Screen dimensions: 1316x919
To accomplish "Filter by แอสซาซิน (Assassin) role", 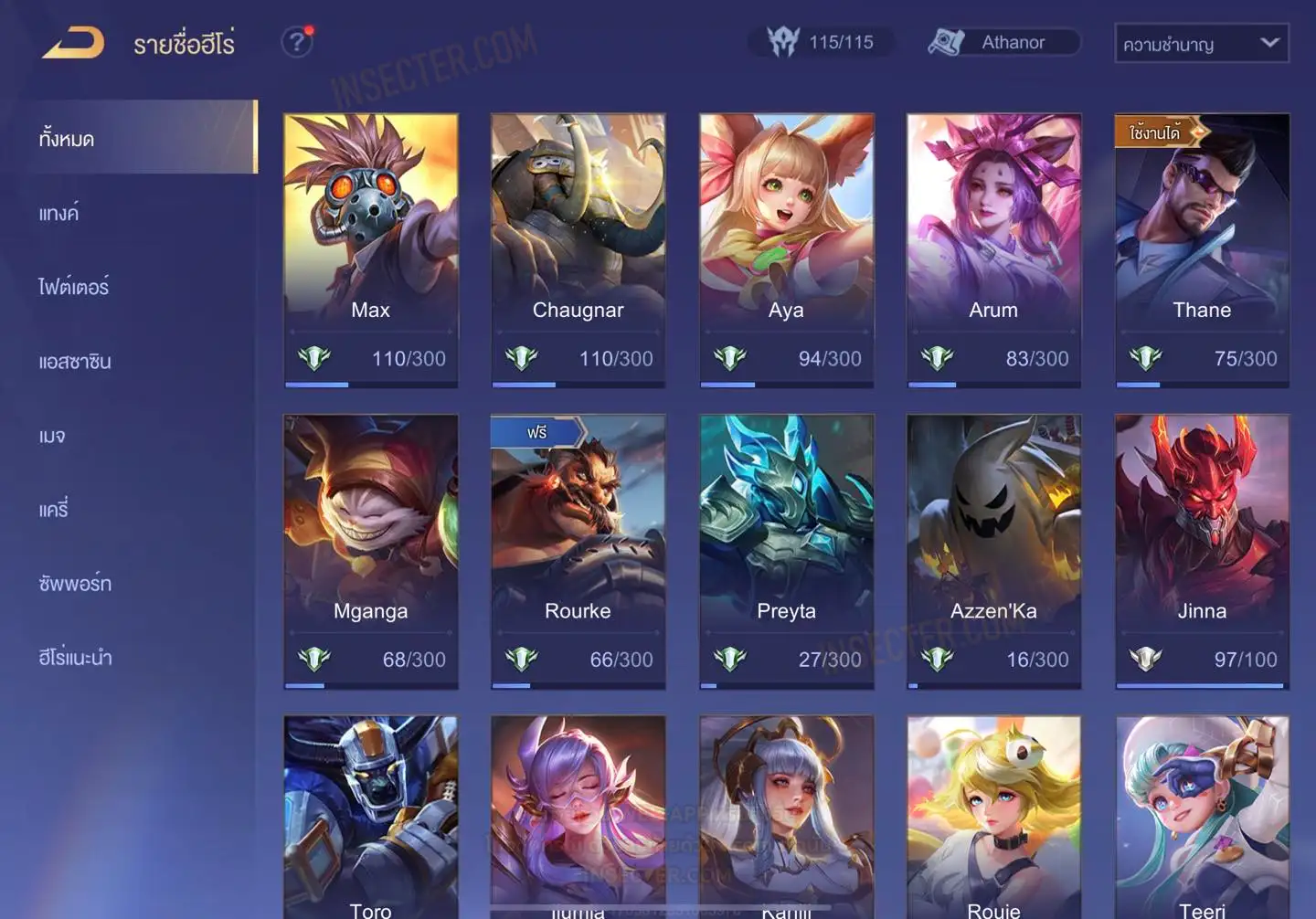I will pyautogui.click(x=75, y=362).
